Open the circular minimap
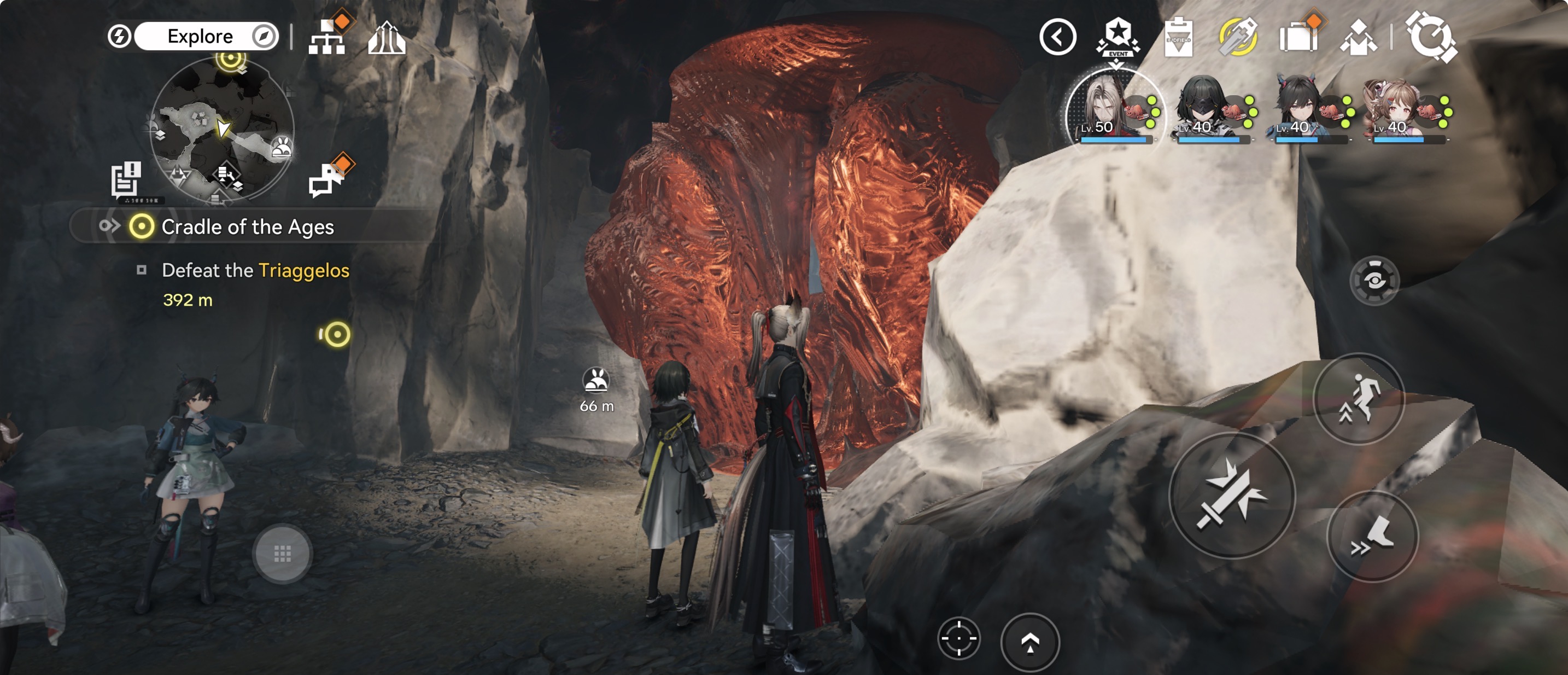This screenshot has width=1568, height=675. click(x=222, y=129)
